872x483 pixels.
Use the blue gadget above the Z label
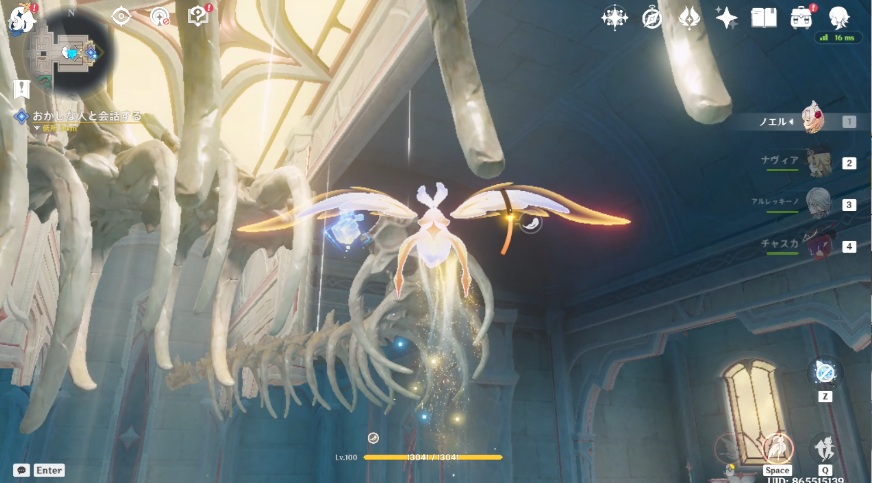(825, 373)
